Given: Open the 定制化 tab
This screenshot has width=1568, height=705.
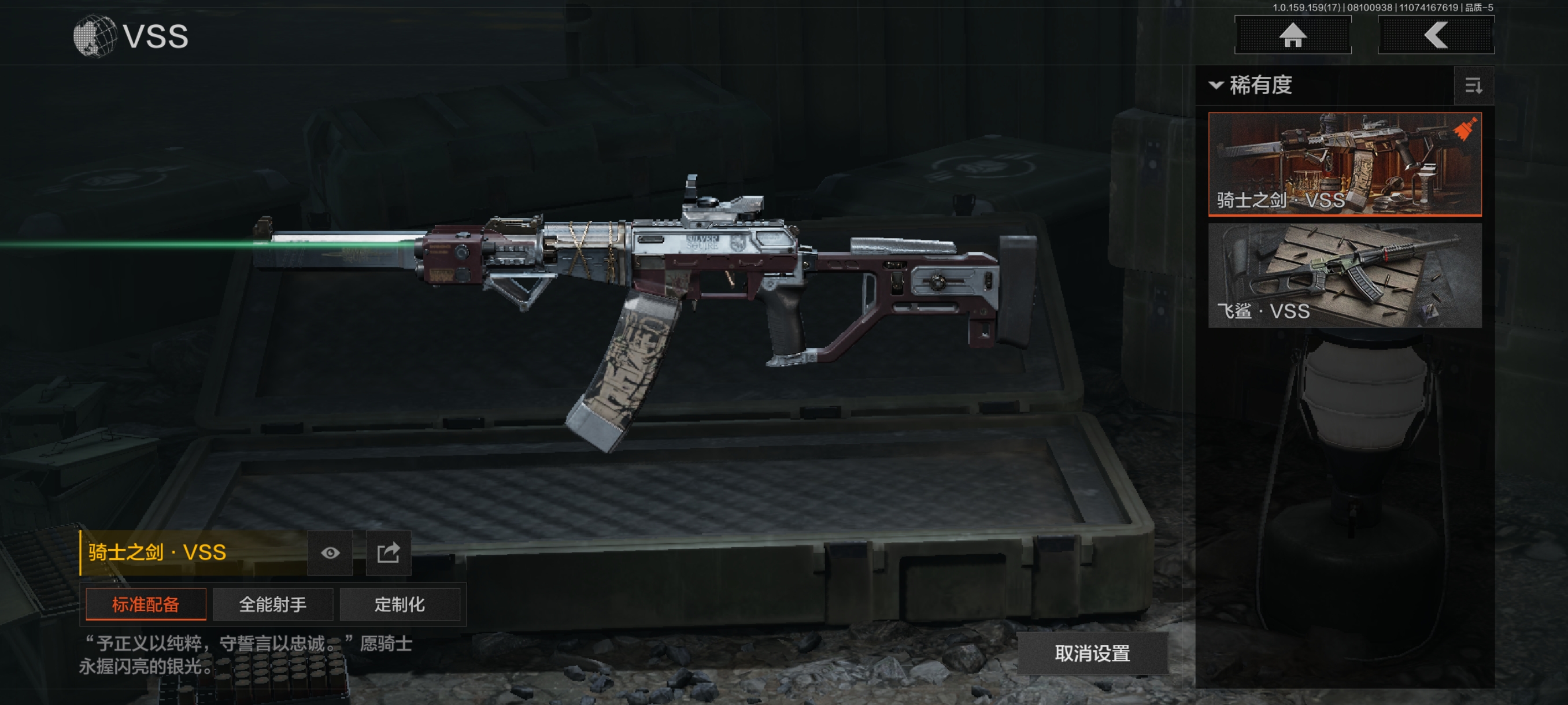Looking at the screenshot, I should [x=400, y=604].
